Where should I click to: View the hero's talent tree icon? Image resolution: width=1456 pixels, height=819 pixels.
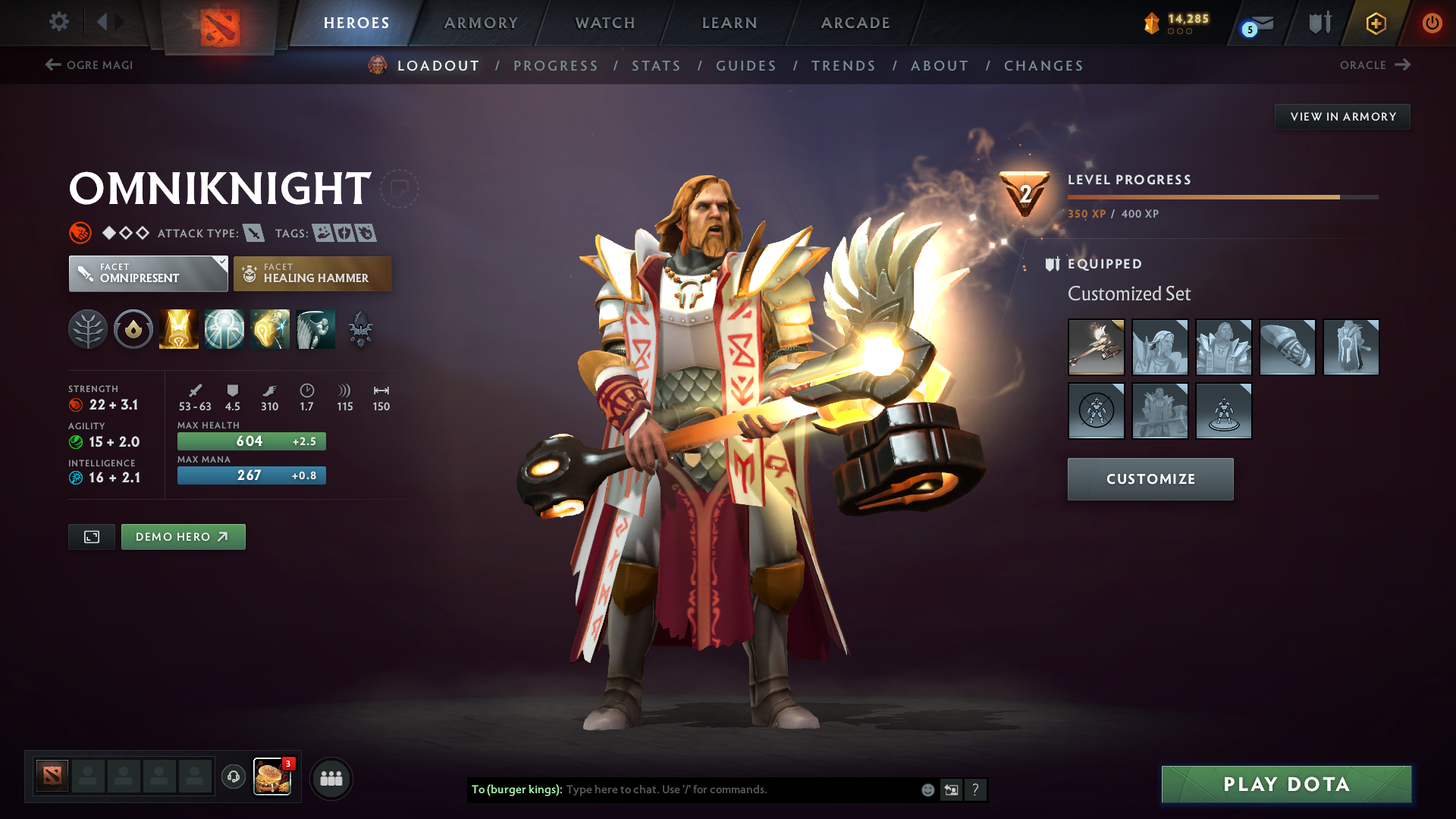pos(87,329)
